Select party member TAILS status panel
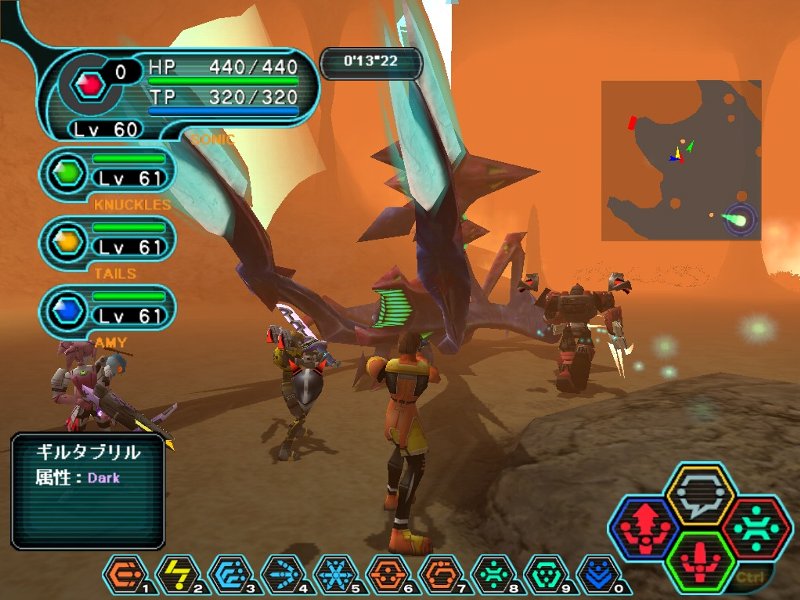The image size is (800, 600). (x=108, y=240)
